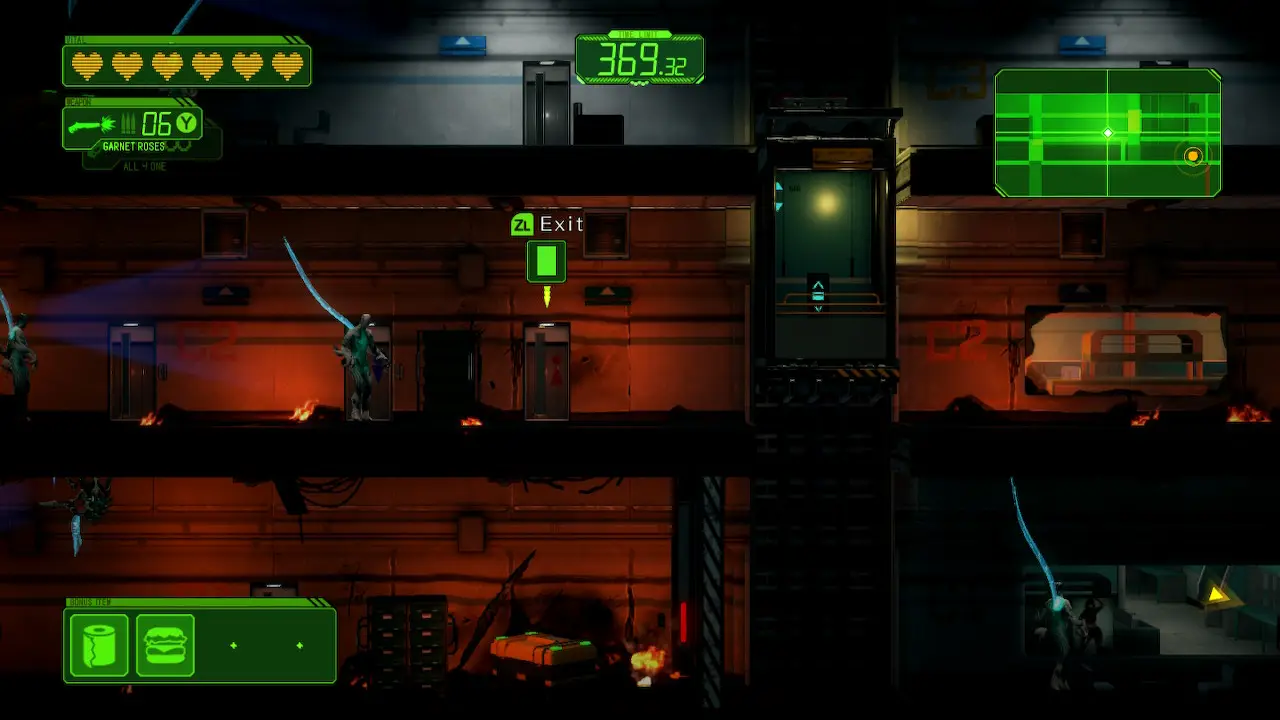Select the burger bonus item slot

pos(165,646)
